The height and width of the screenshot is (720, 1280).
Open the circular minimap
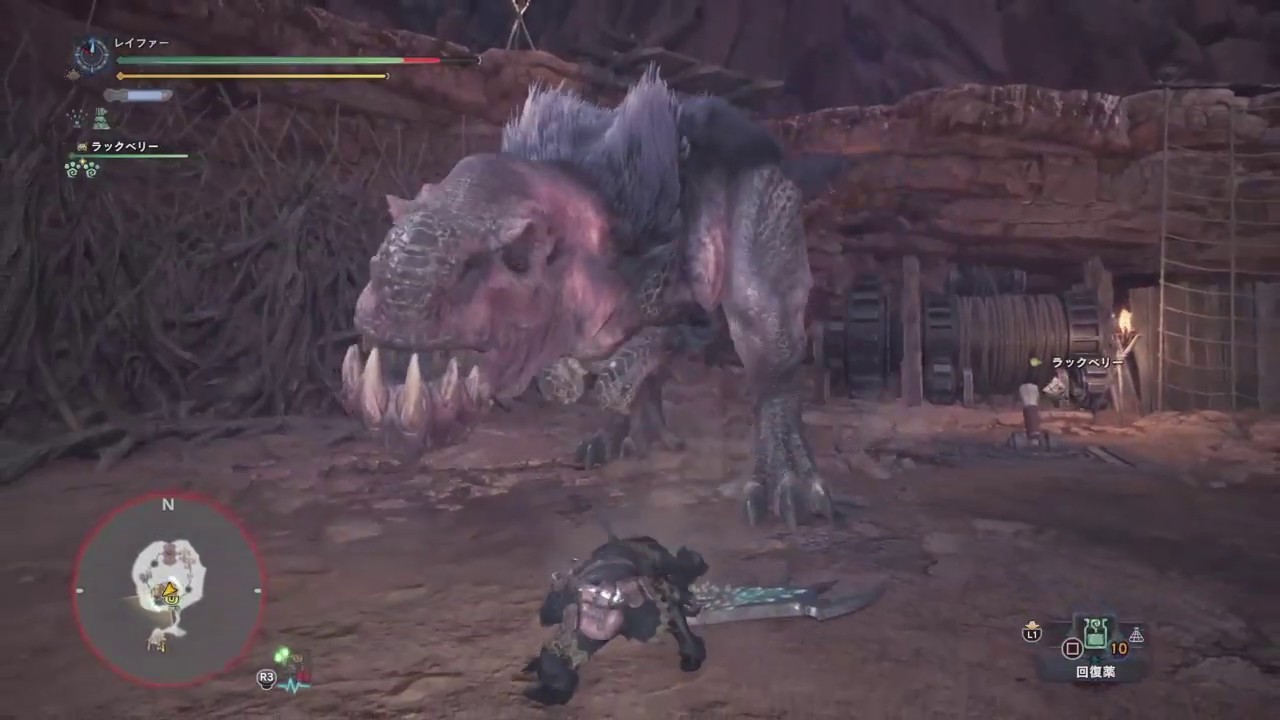coord(168,590)
